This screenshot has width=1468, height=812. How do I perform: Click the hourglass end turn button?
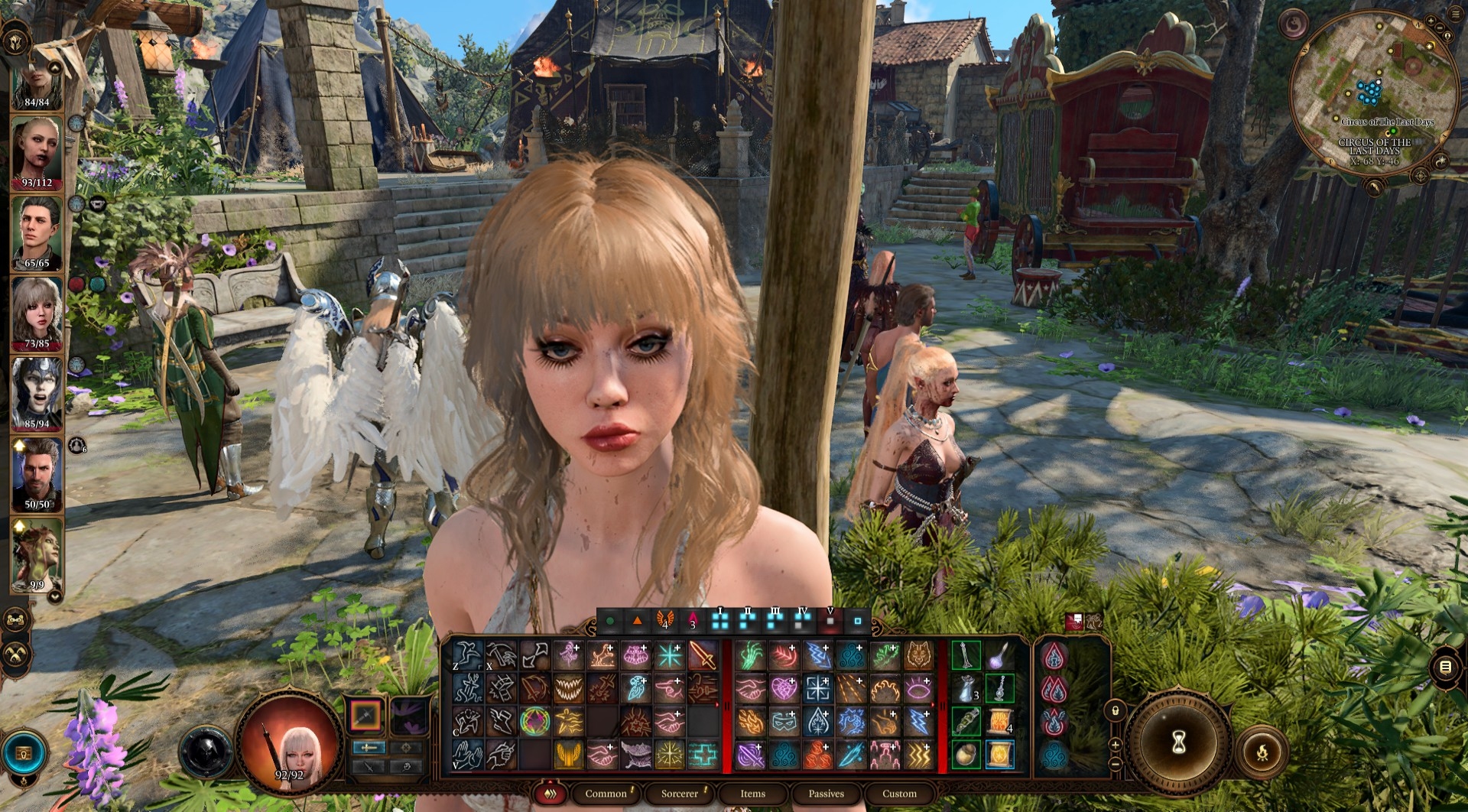[x=1178, y=742]
